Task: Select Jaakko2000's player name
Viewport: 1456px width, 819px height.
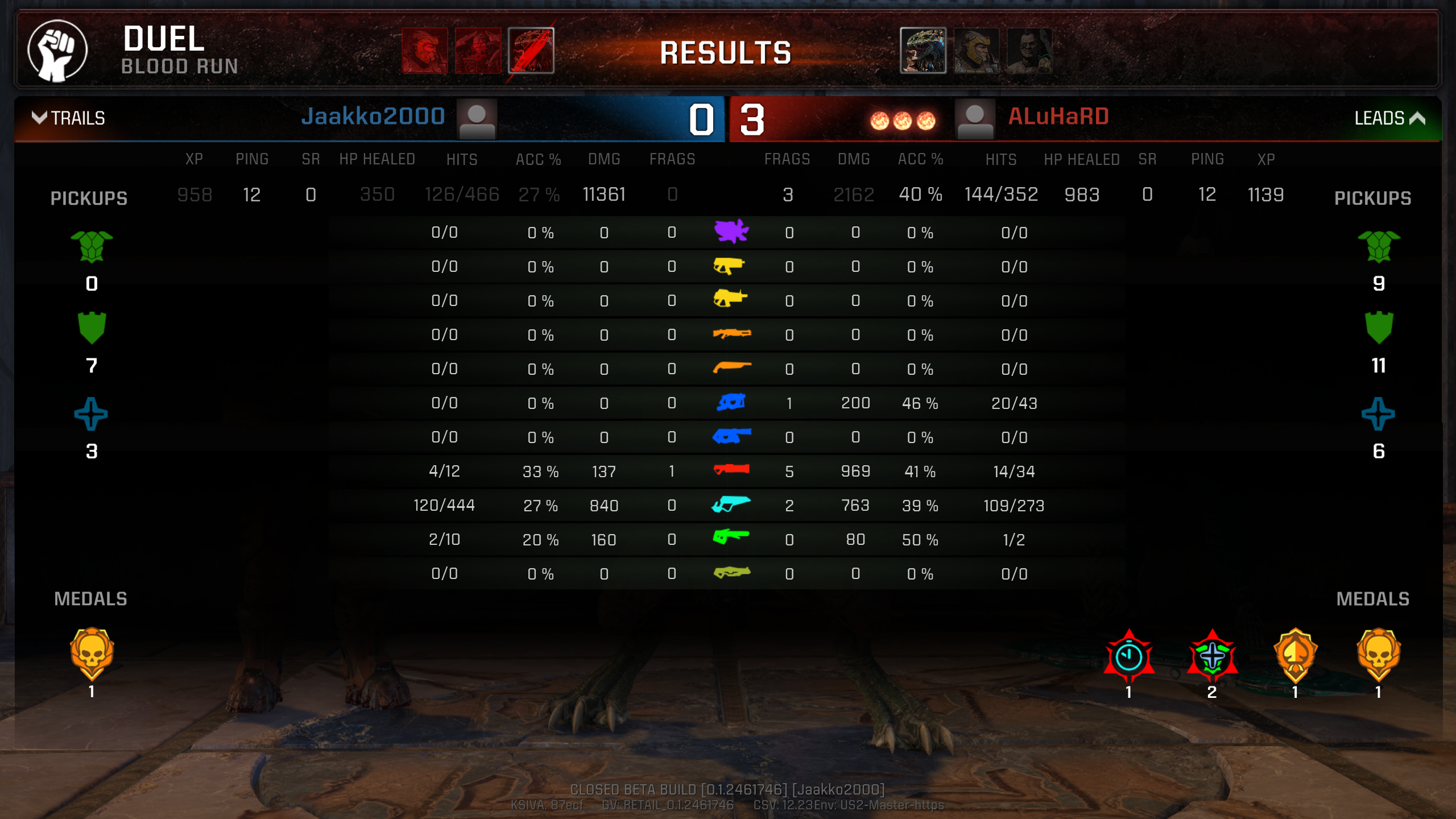Action: [x=373, y=117]
